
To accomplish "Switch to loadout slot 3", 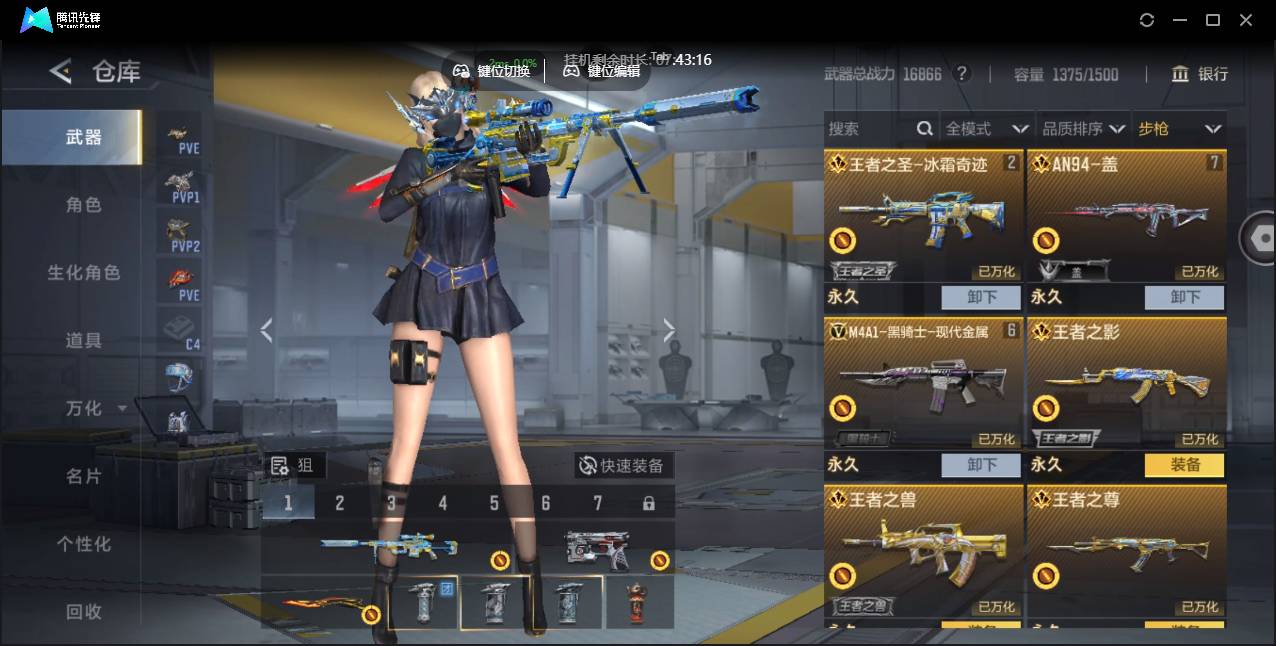I will [x=391, y=503].
